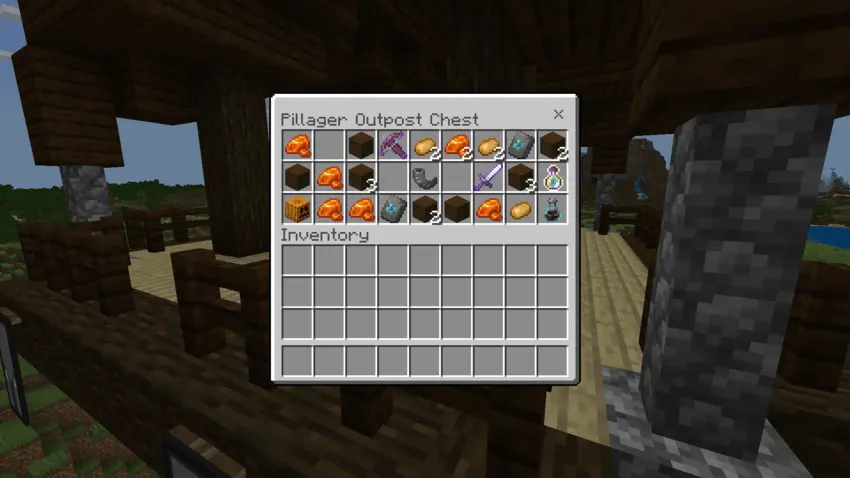Viewport: 850px width, 478px height.
Task: Pick up the stack of two raw copper
Action: tap(457, 146)
